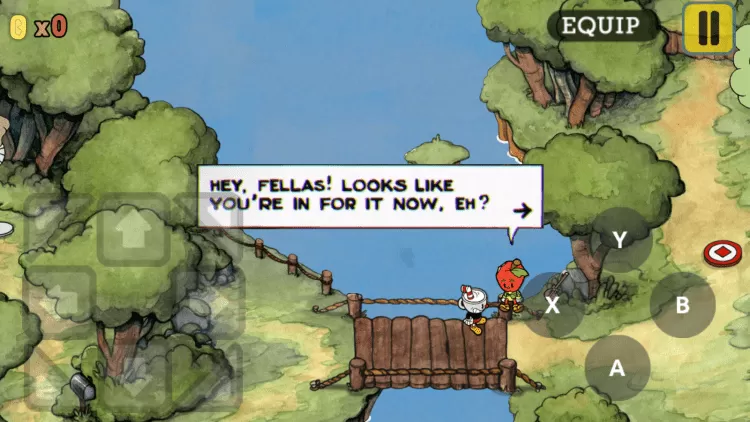Screen dimensions: 750x422
Task: Tap the left arrow on the D-pad
Action: coord(58,298)
